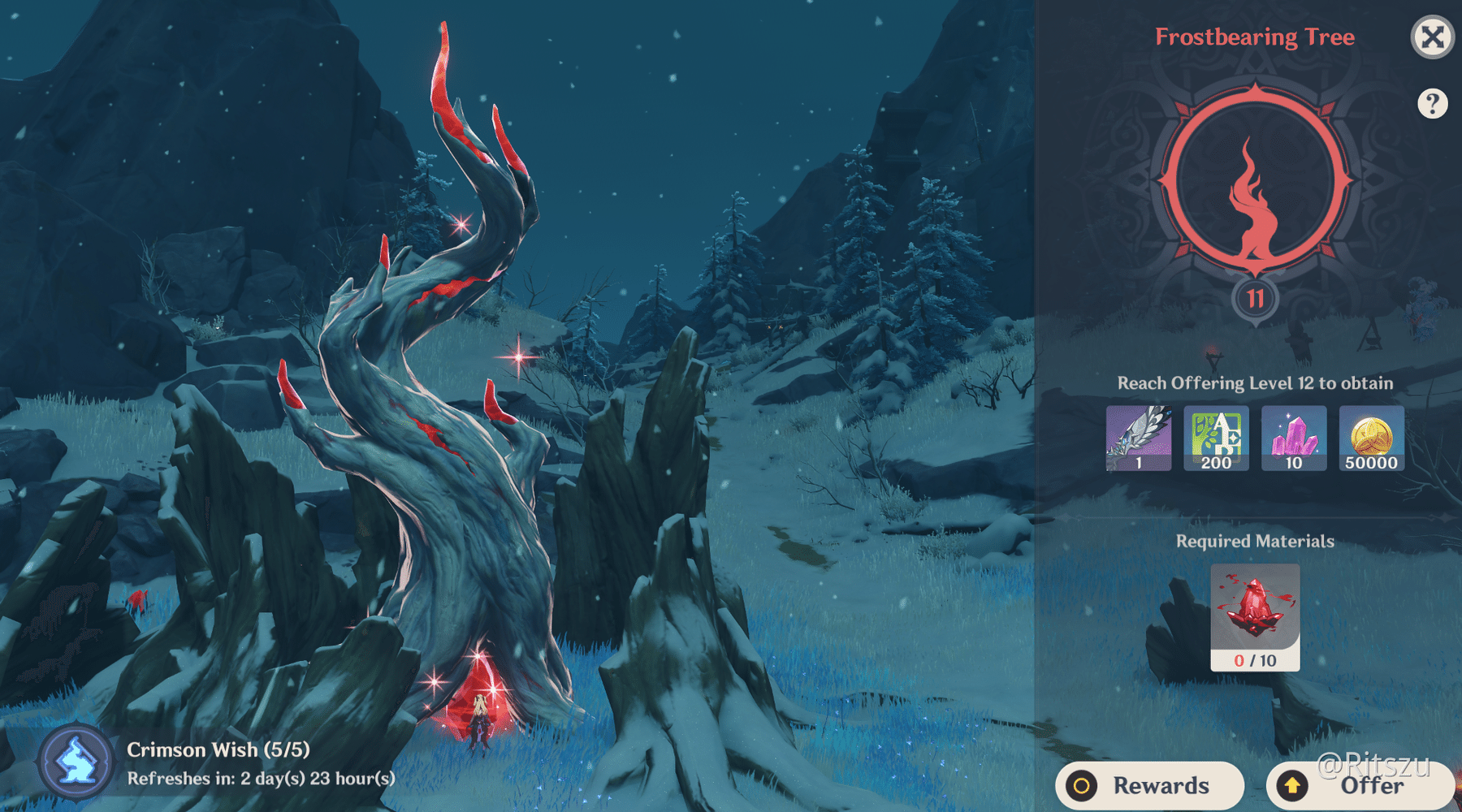Image resolution: width=1462 pixels, height=812 pixels.
Task: View the Adventure EXP 200 reward icon
Action: click(x=1216, y=438)
